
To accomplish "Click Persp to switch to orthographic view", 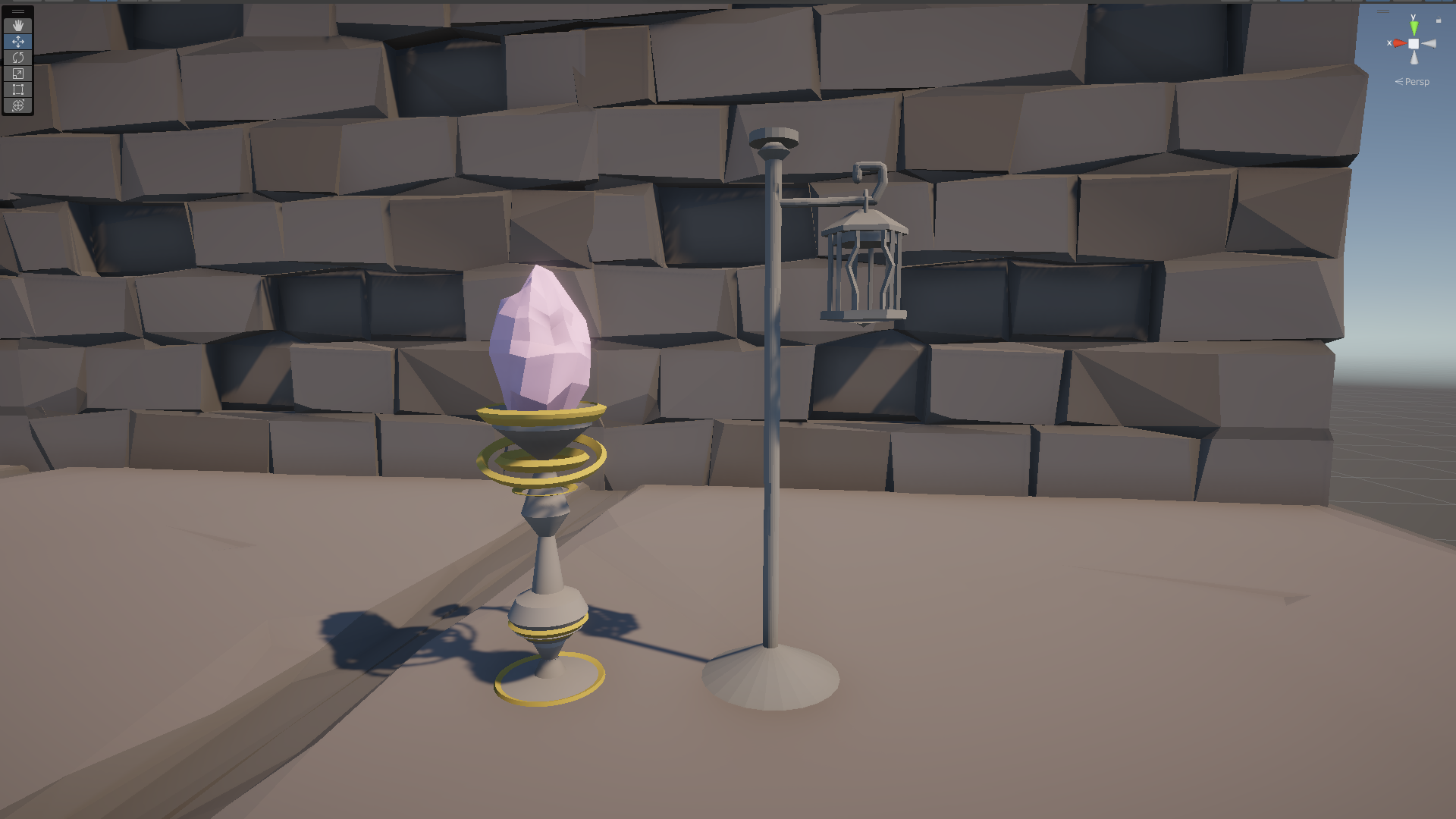I will (1417, 82).
